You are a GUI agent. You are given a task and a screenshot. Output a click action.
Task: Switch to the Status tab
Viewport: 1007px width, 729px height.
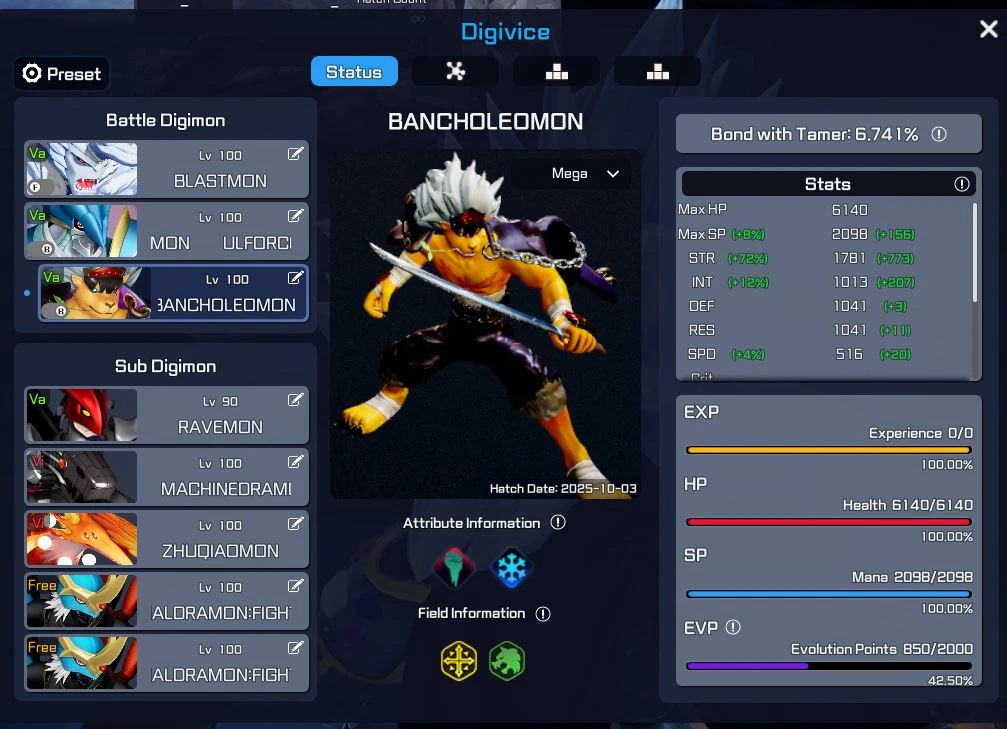pyautogui.click(x=354, y=72)
